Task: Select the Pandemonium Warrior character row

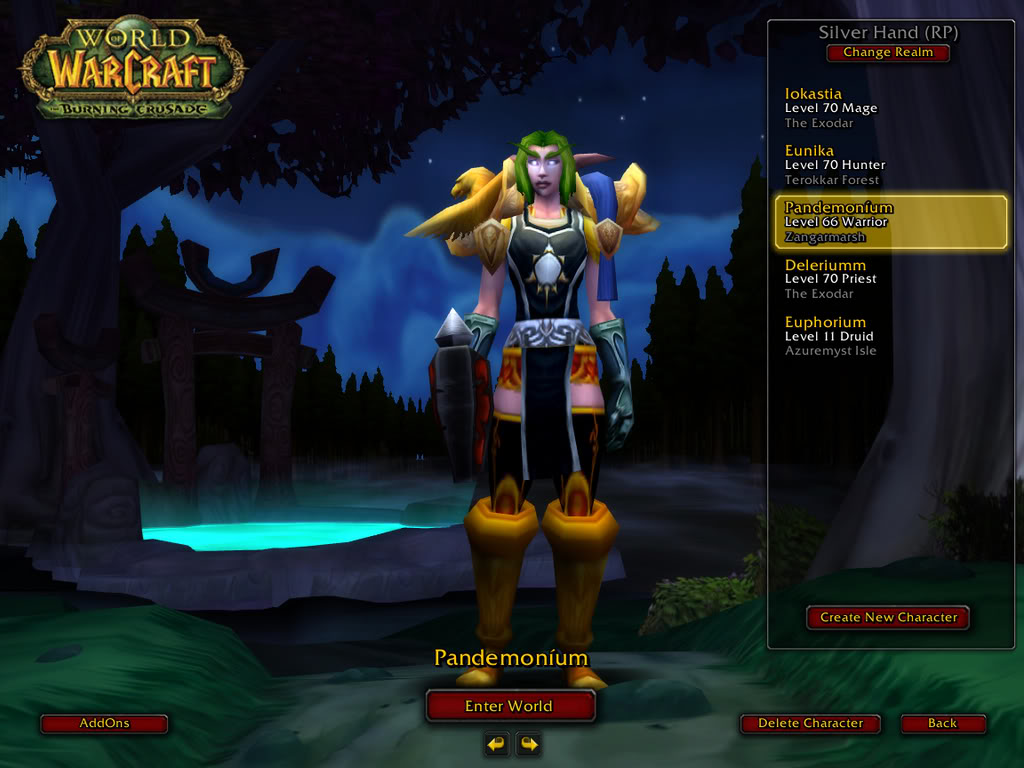Action: point(890,222)
